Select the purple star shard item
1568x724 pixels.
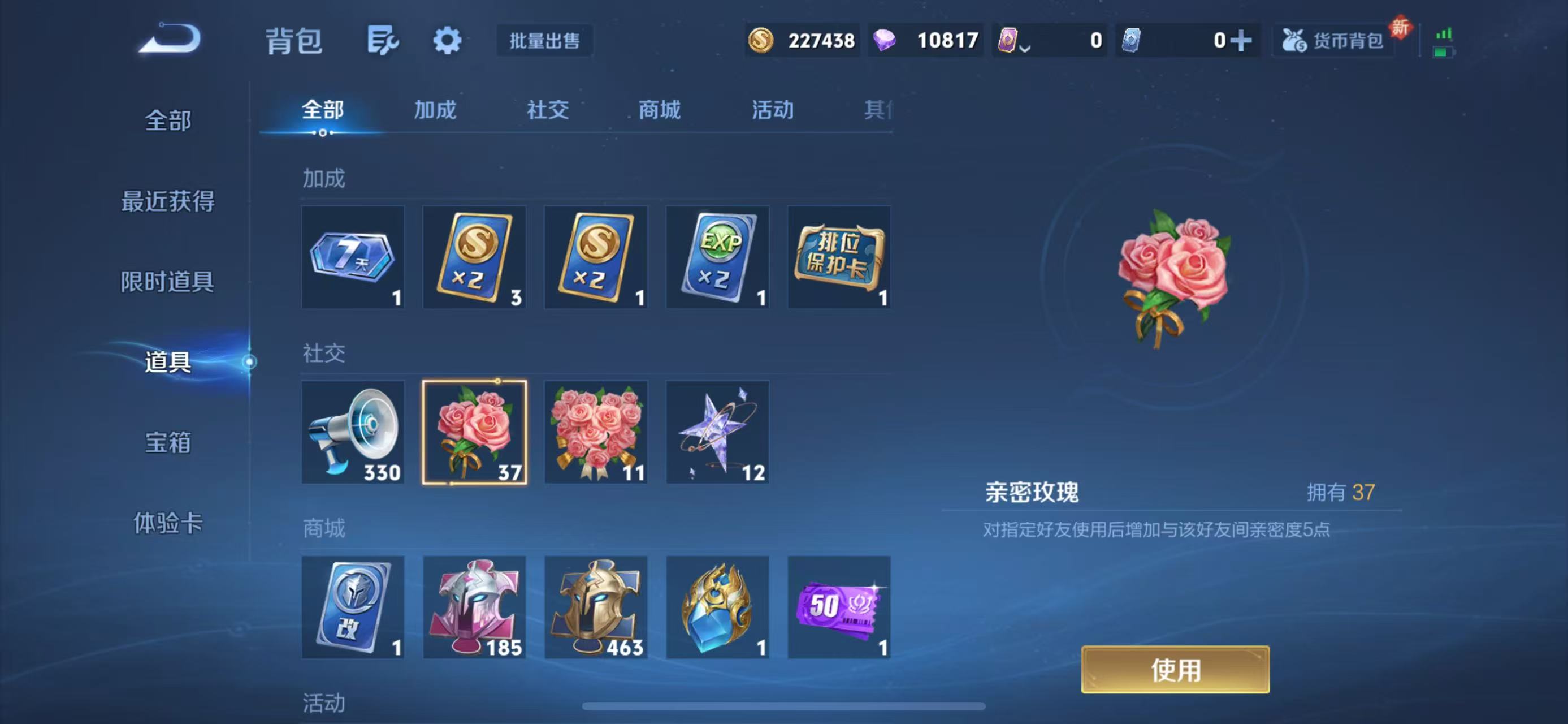coord(718,432)
